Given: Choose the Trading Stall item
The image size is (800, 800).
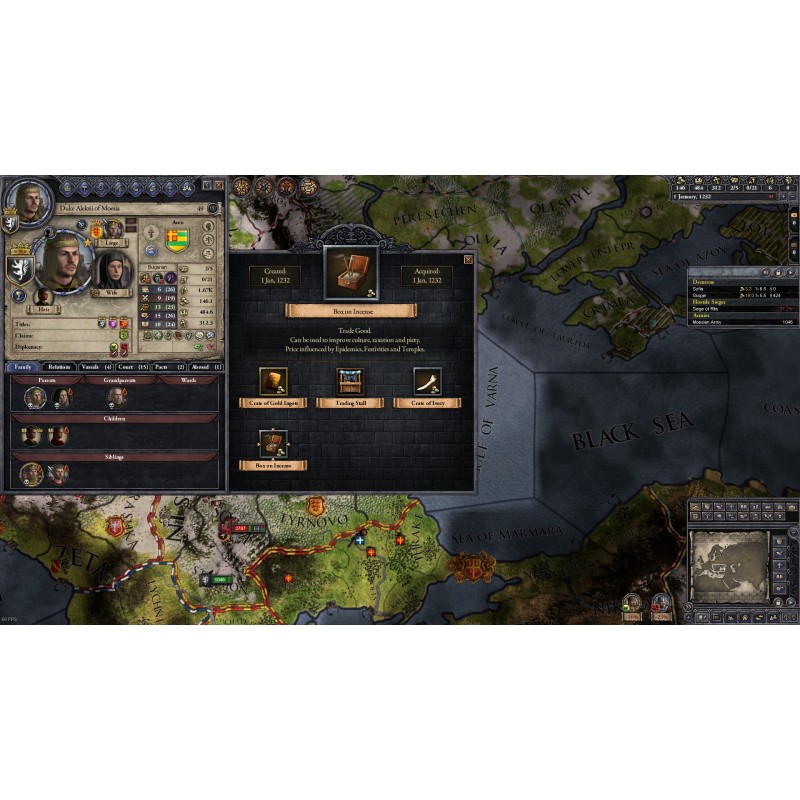Looking at the screenshot, I should pos(350,382).
